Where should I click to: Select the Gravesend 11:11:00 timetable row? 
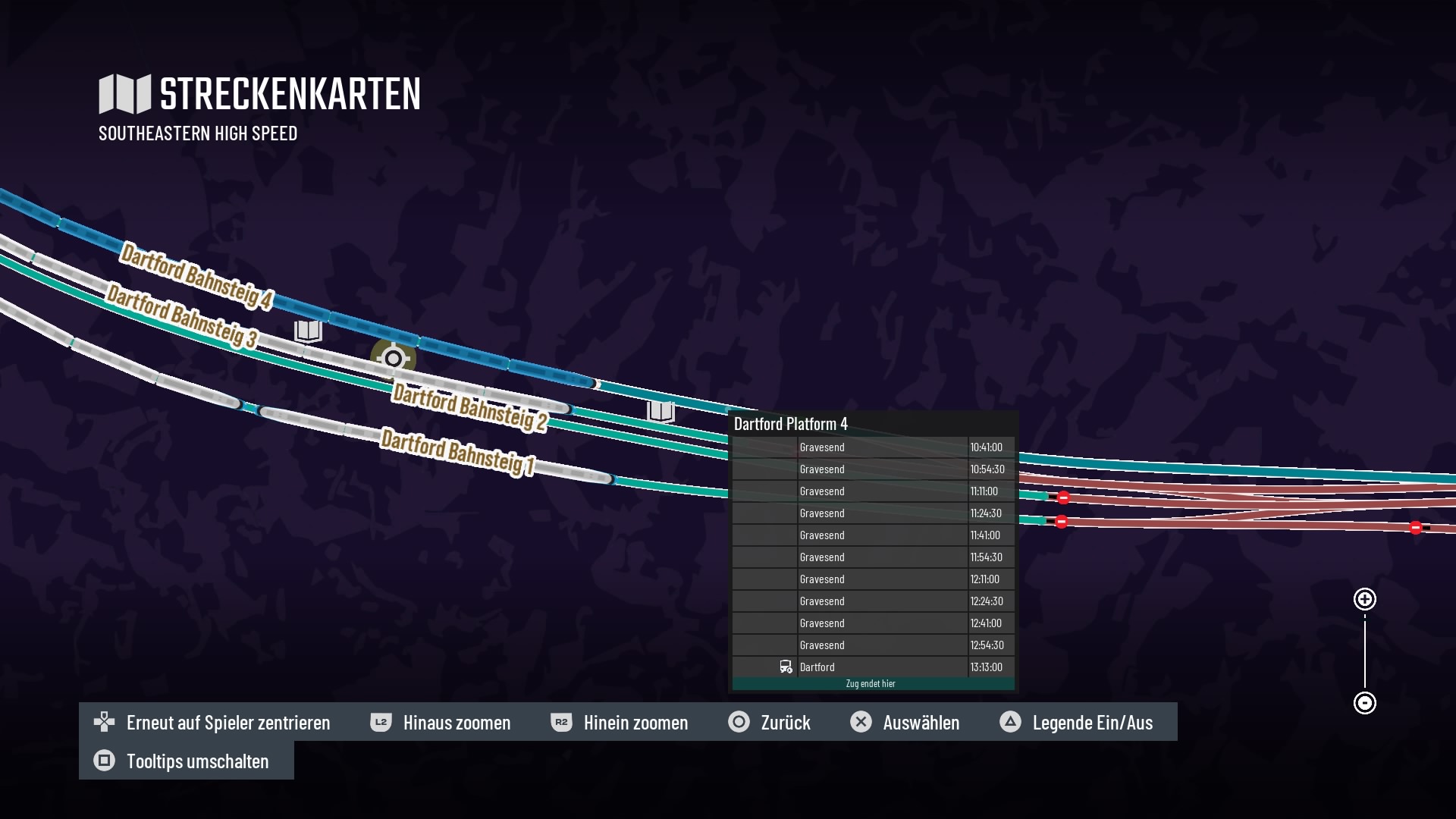872,491
